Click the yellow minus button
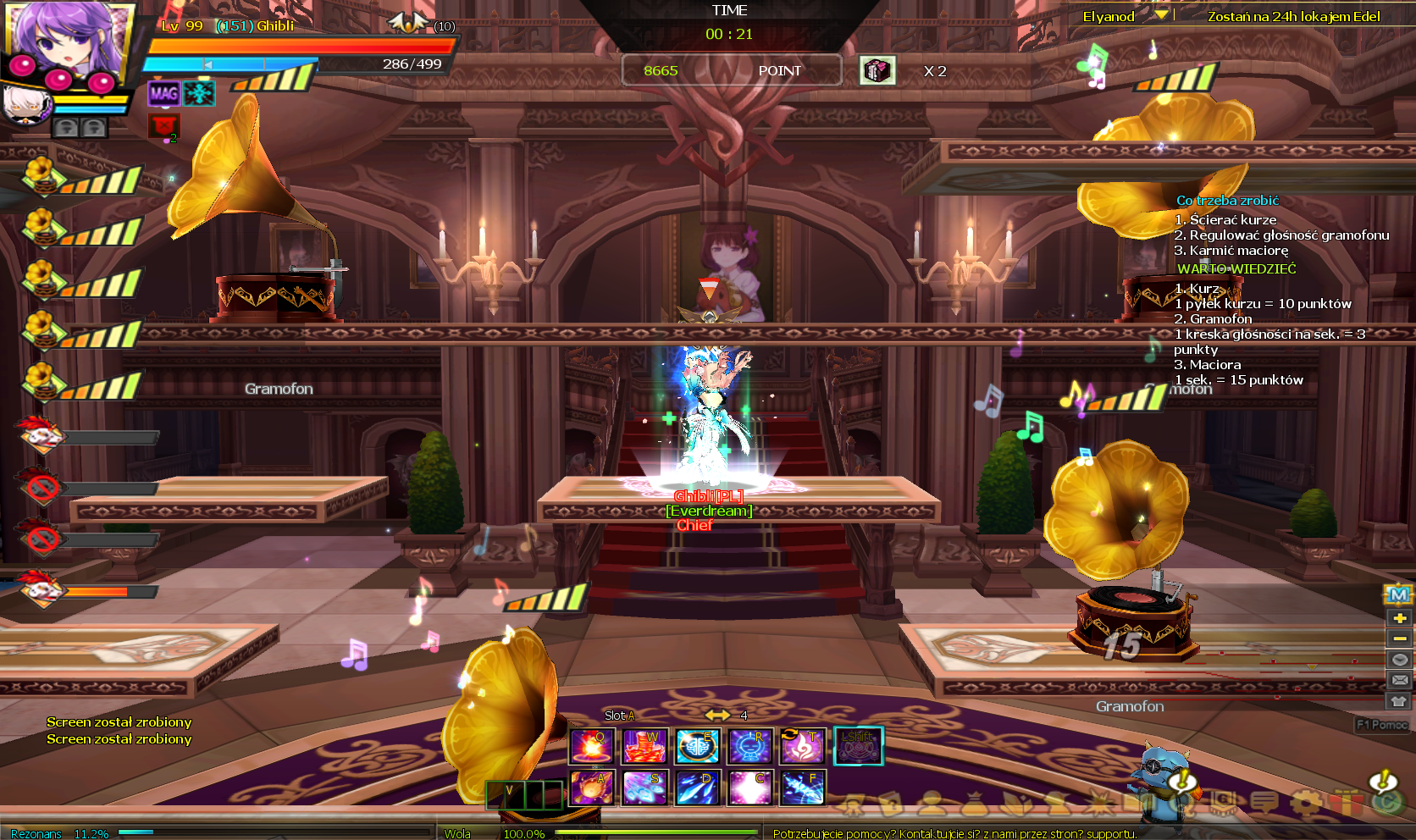Viewport: 1416px width, 840px height. click(1399, 638)
